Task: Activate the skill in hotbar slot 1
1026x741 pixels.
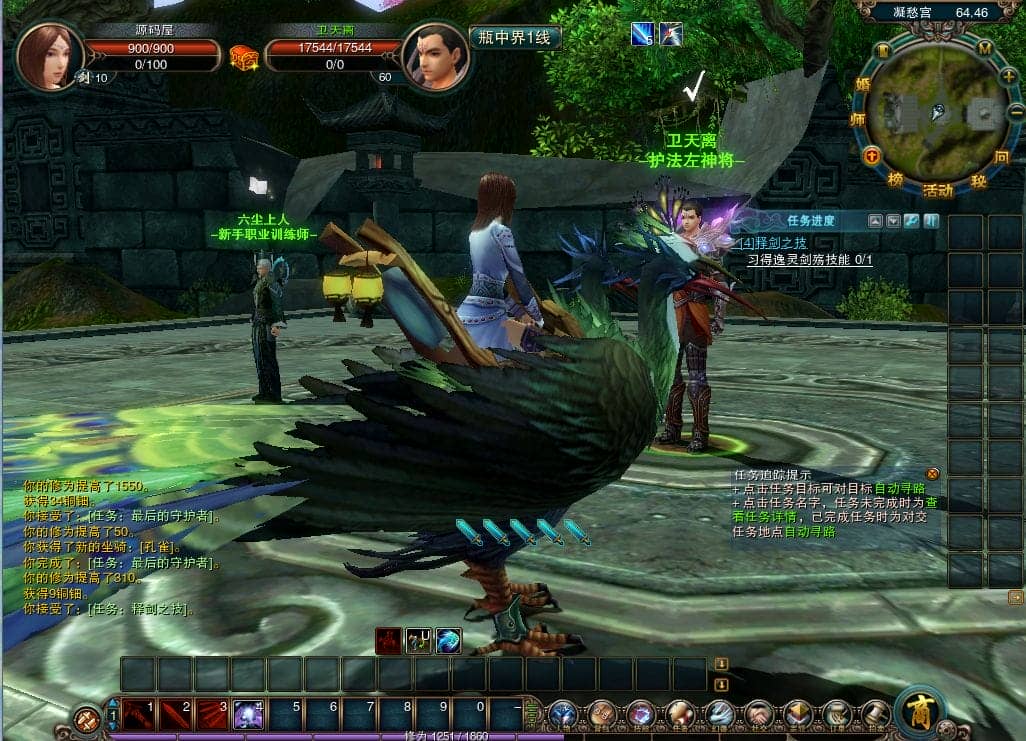Action: pos(139,714)
